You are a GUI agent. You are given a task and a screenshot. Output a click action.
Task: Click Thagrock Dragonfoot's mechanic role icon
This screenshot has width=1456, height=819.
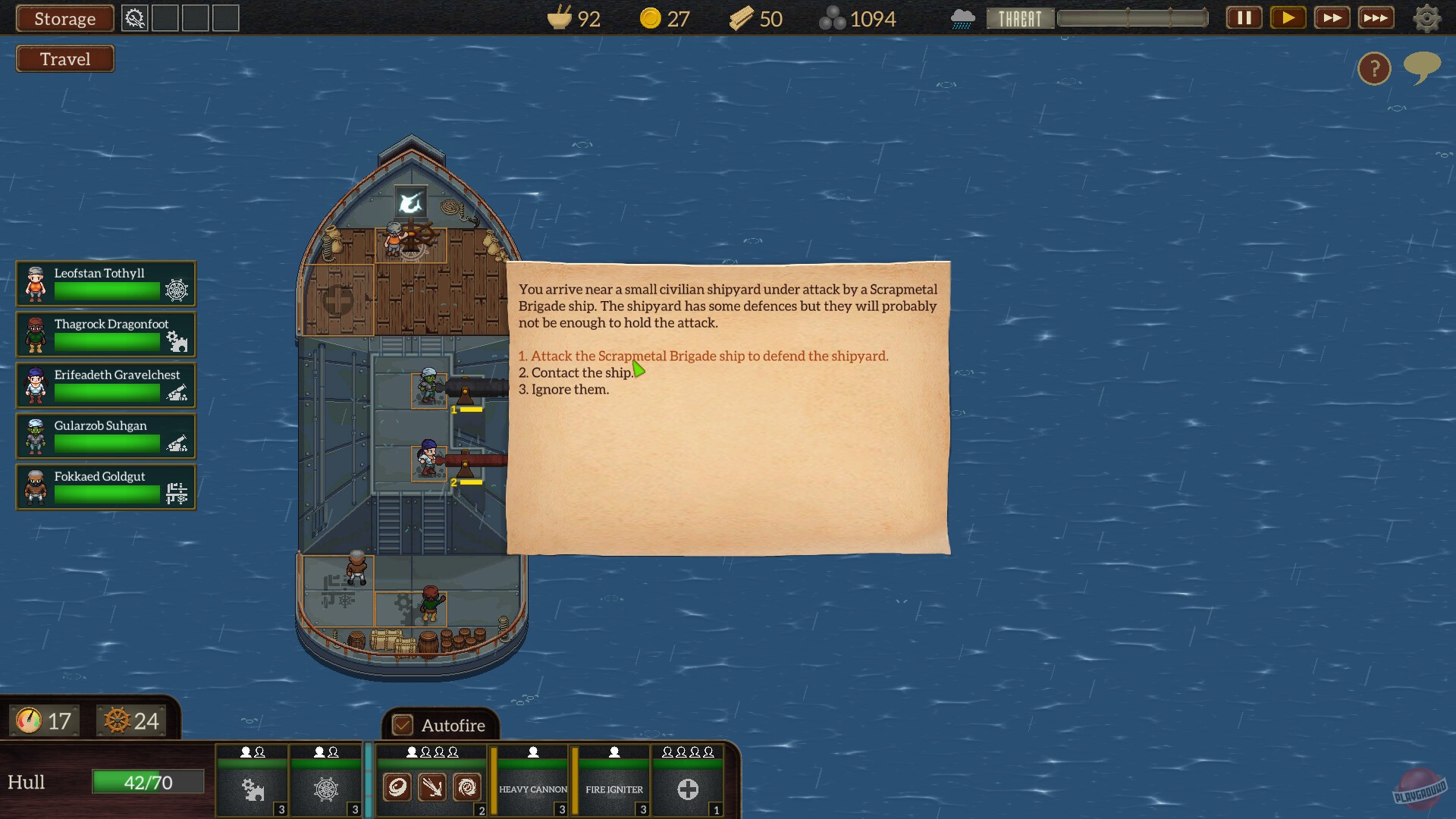pyautogui.click(x=177, y=341)
